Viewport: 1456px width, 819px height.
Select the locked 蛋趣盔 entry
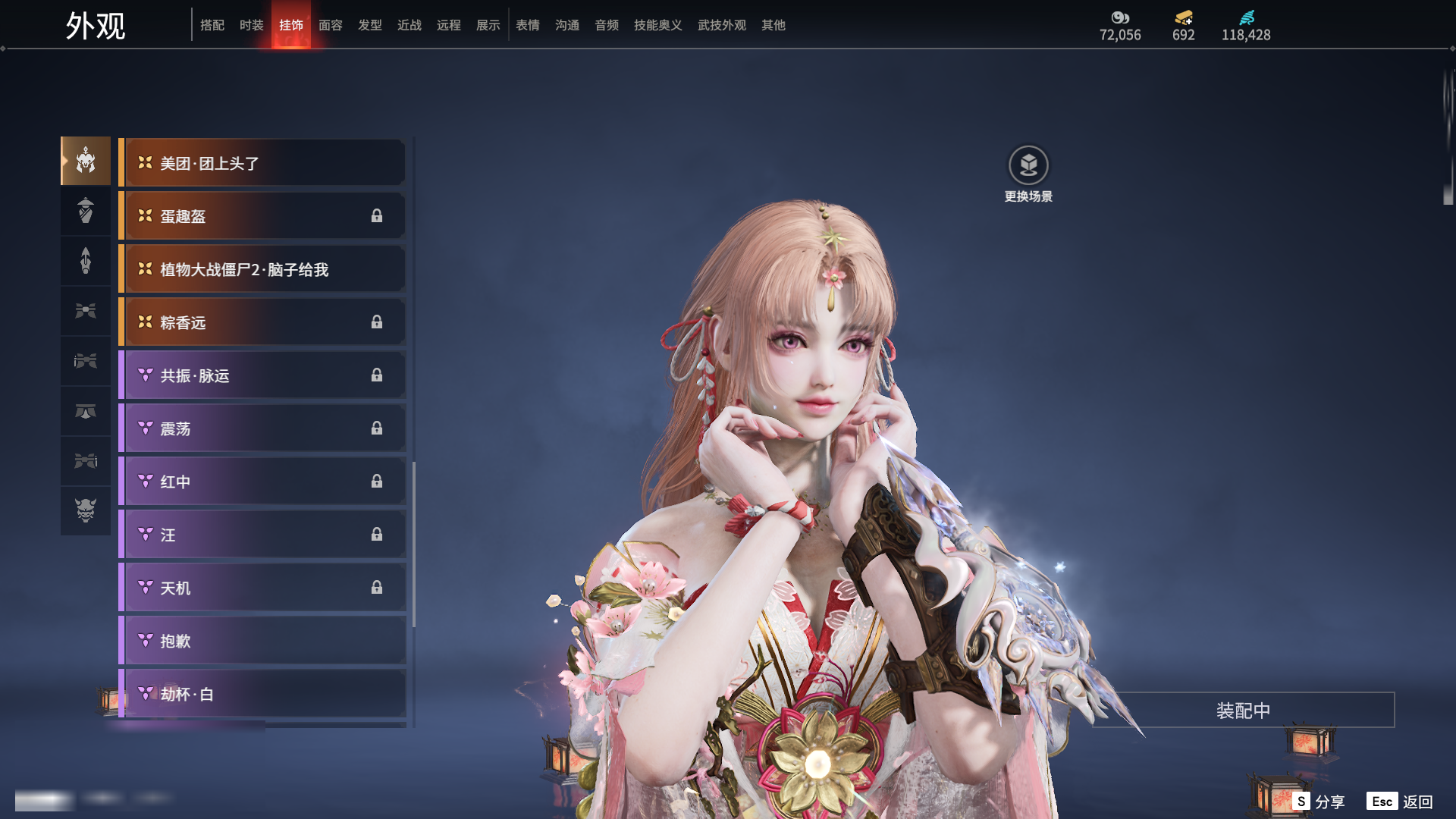pos(262,216)
